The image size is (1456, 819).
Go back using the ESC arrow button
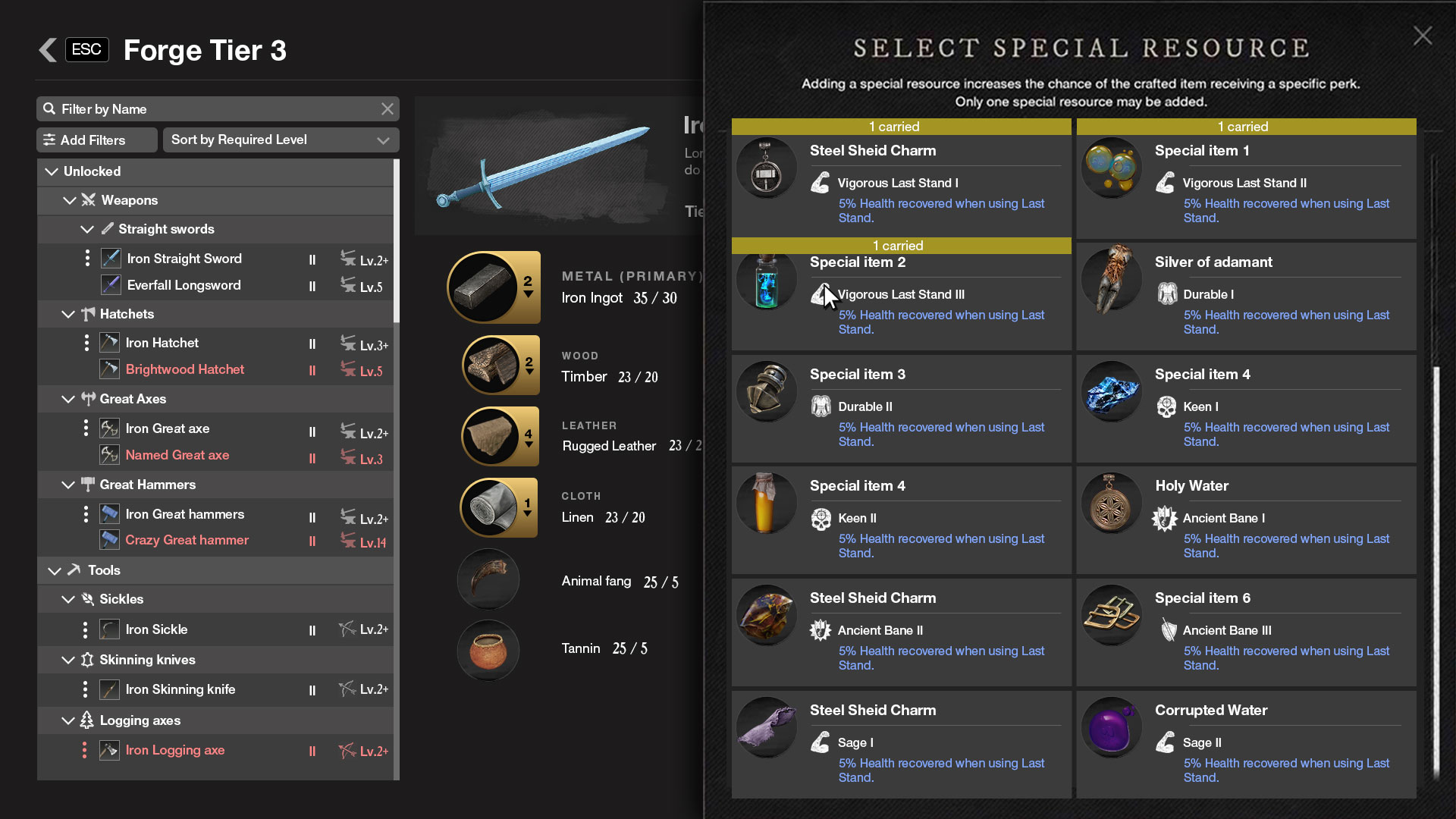48,50
